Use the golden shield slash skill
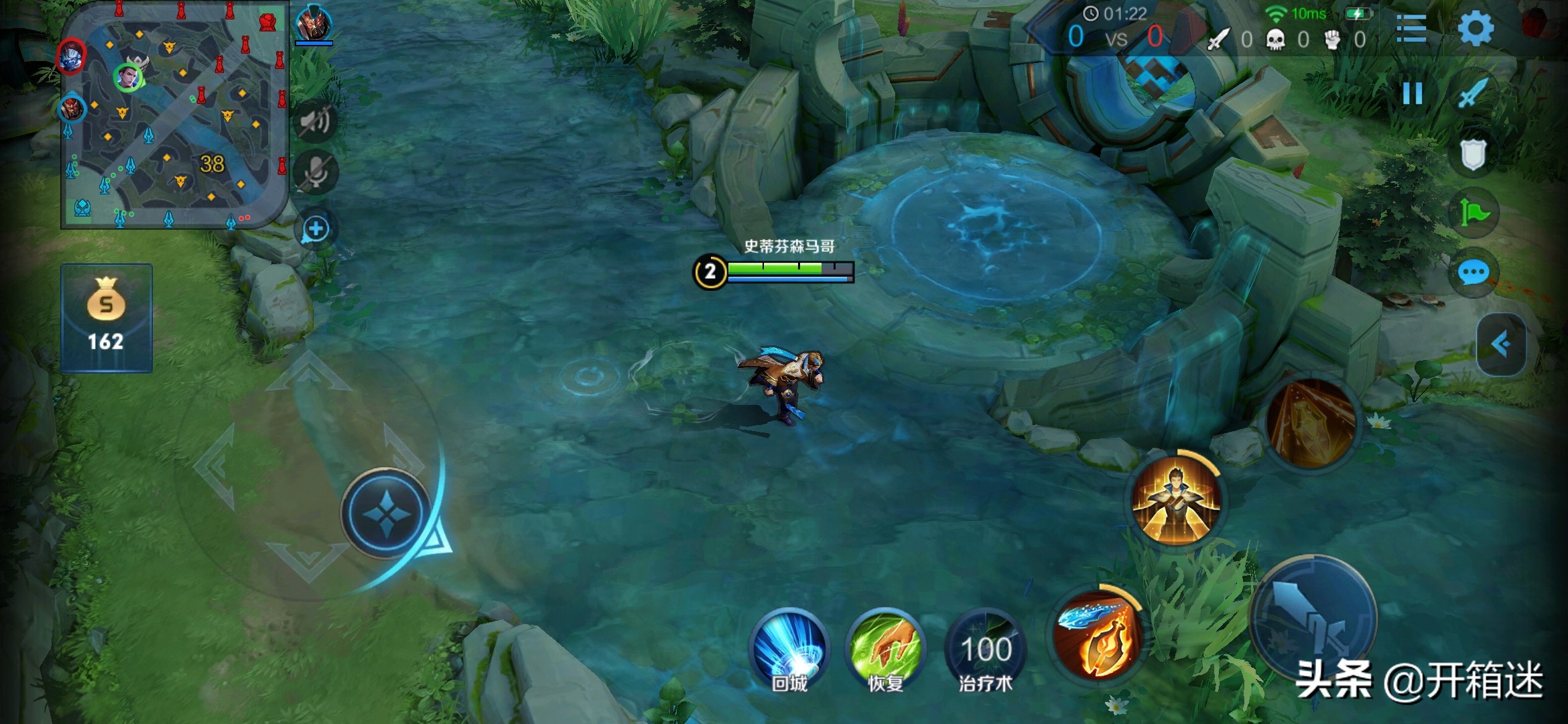 point(1311,423)
